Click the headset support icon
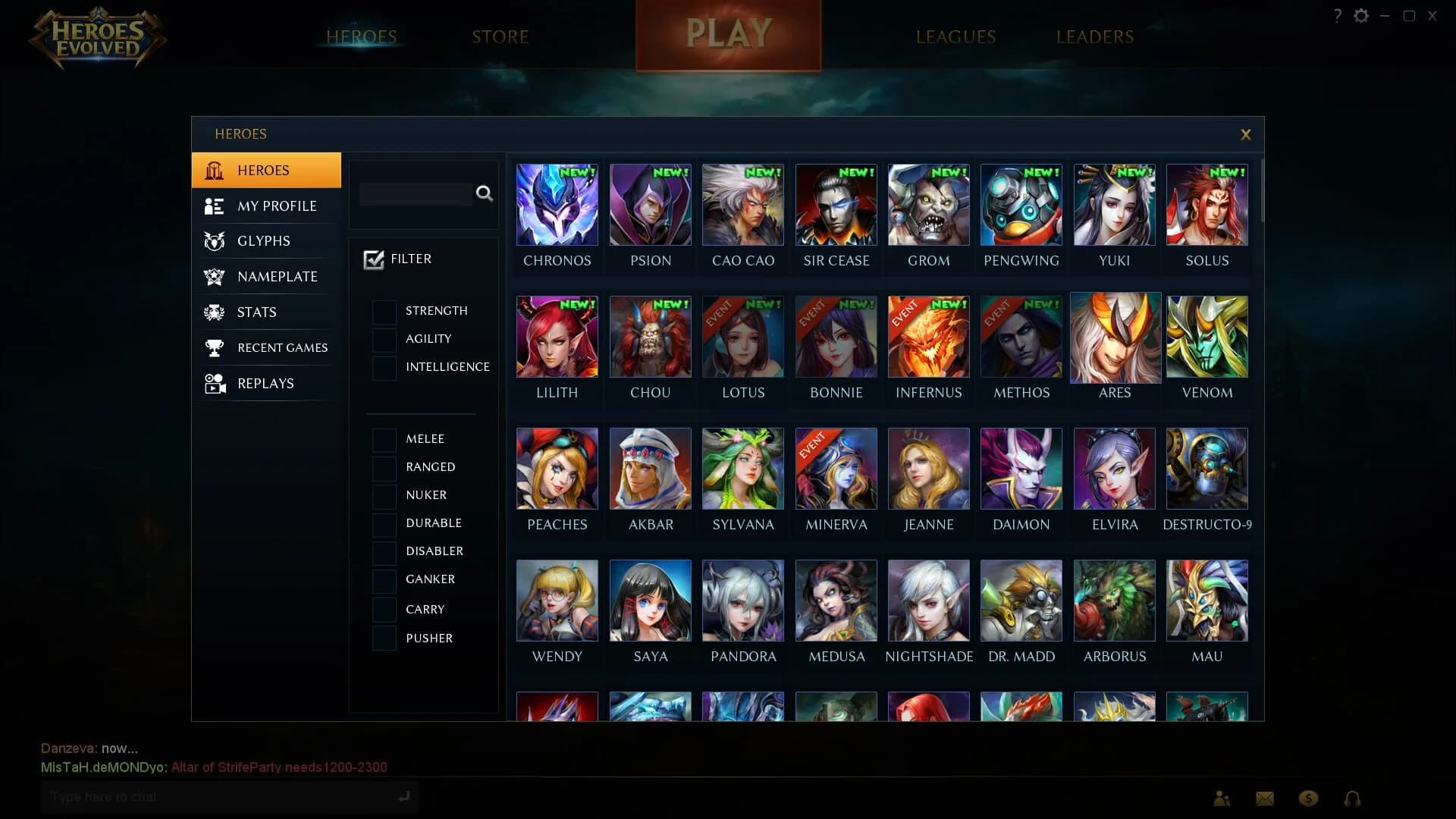The image size is (1456, 819). (1351, 798)
